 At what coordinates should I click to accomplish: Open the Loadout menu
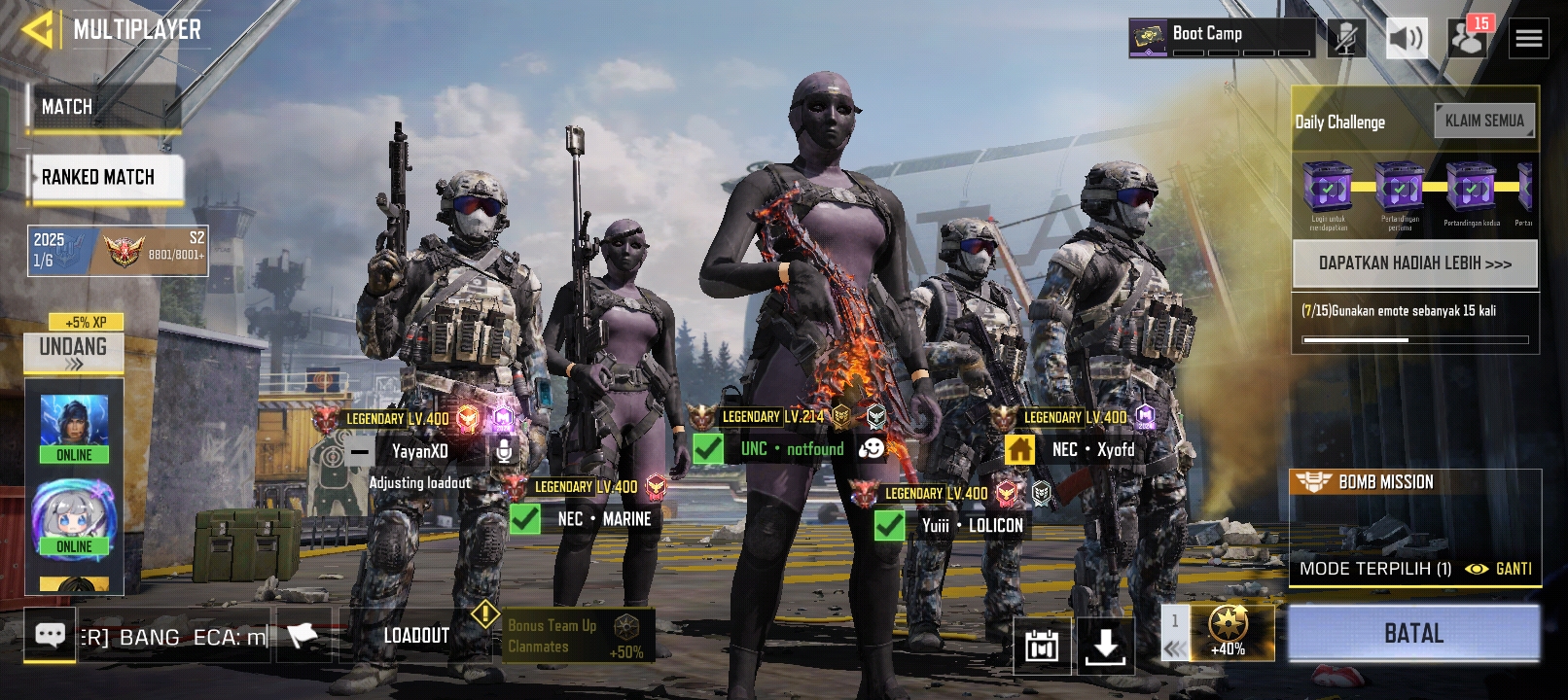[416, 636]
